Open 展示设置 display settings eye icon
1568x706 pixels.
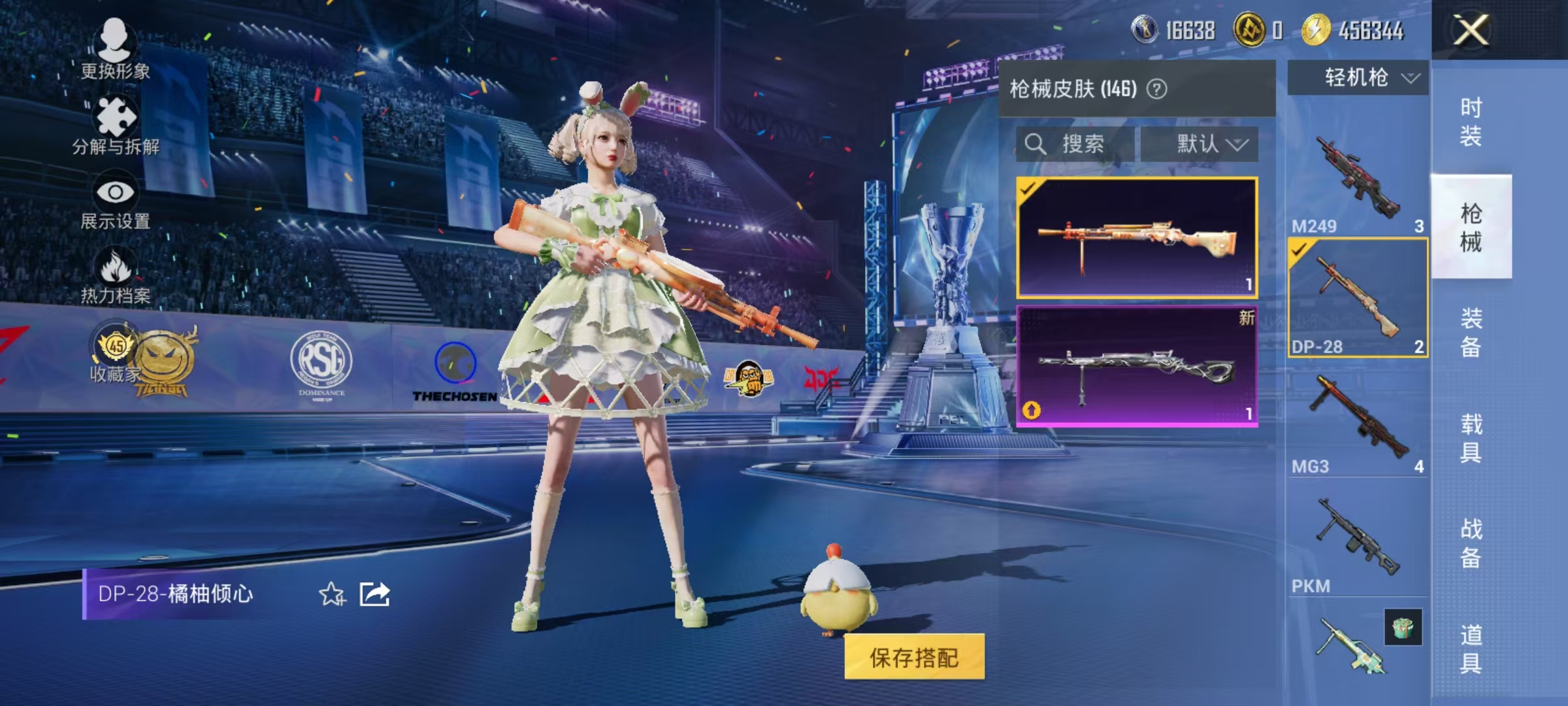116,193
